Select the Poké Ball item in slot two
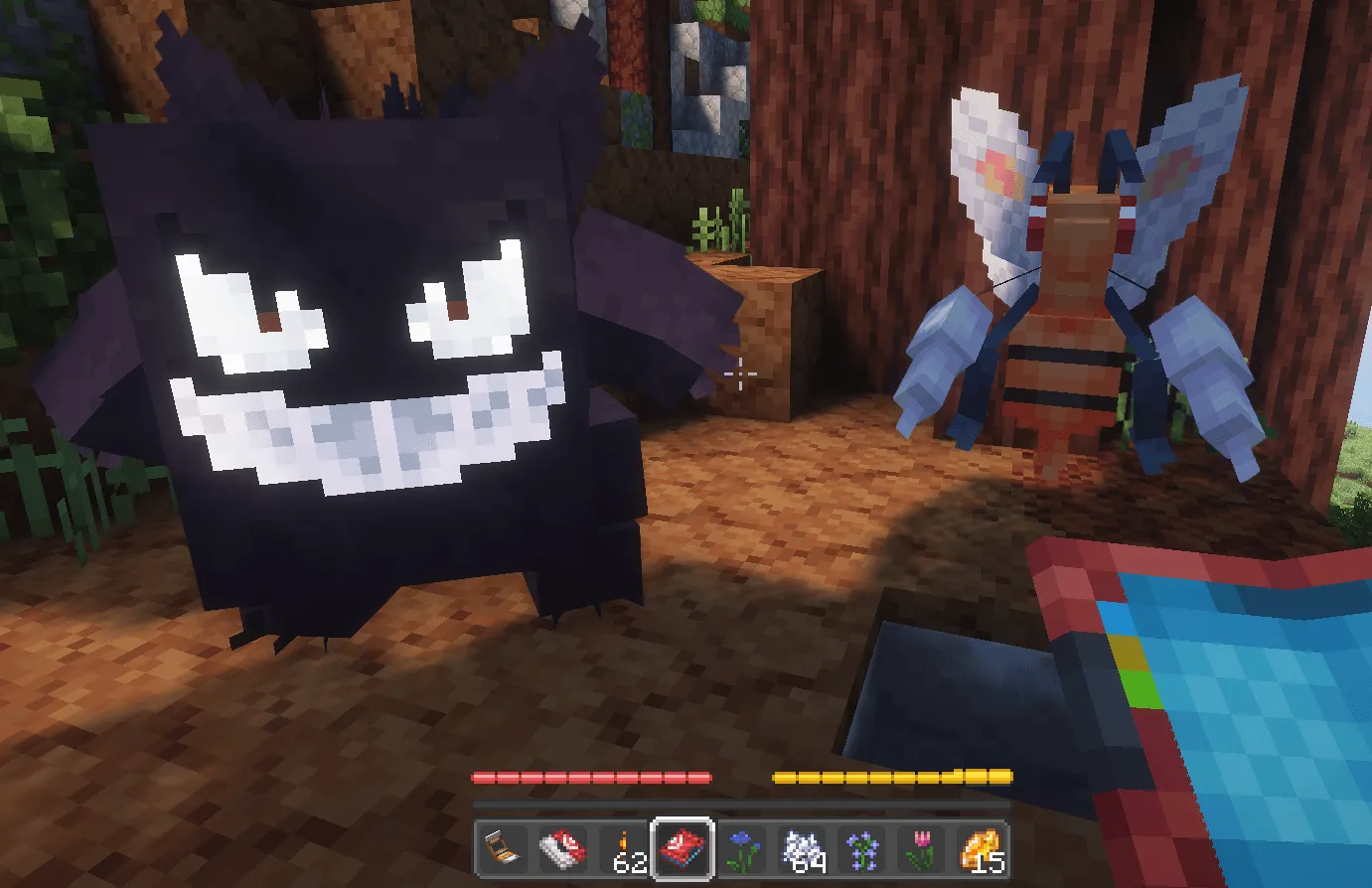Viewport: 1372px width, 888px height. click(x=561, y=850)
